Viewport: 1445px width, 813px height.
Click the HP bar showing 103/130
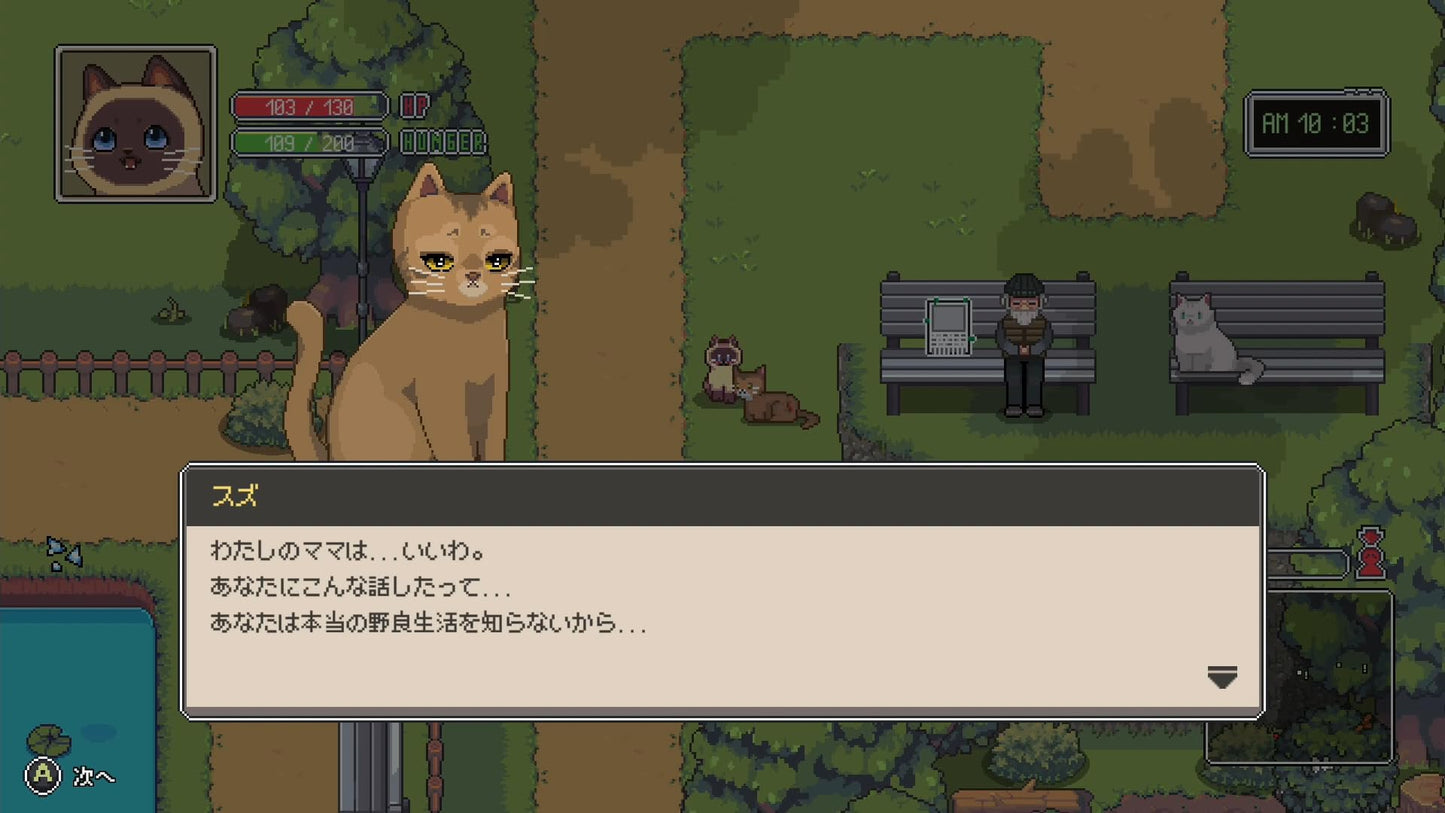click(307, 107)
